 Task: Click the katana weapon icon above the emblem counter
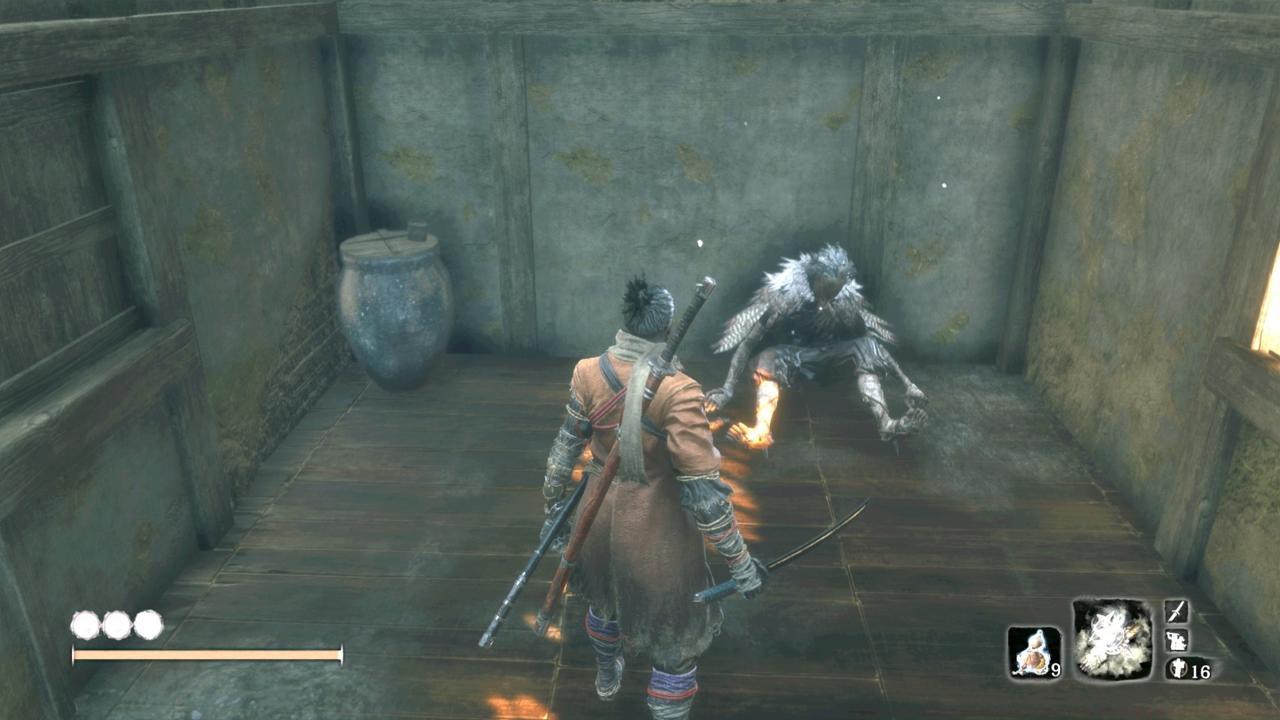coord(1178,612)
